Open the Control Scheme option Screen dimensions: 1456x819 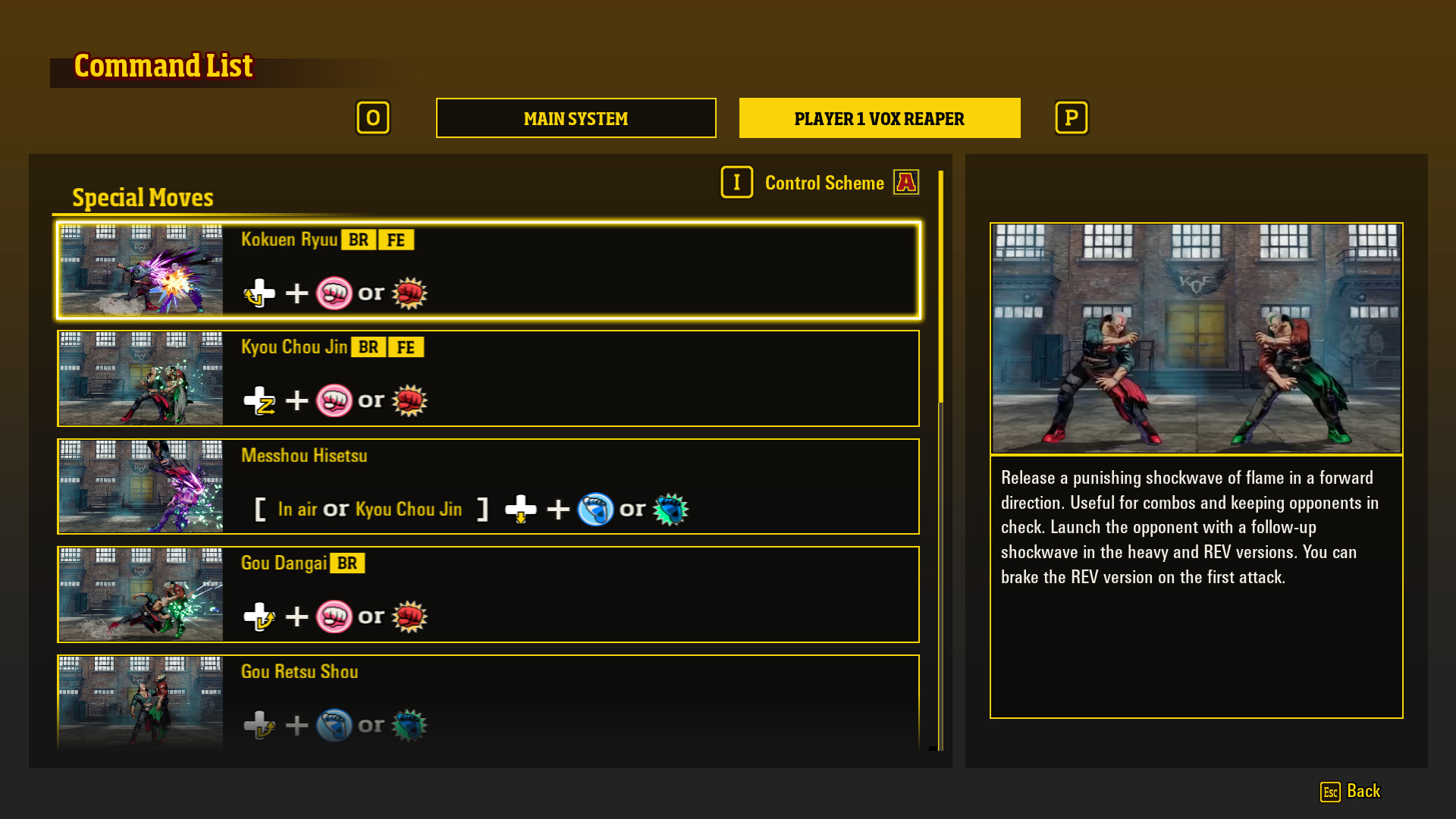[x=824, y=183]
